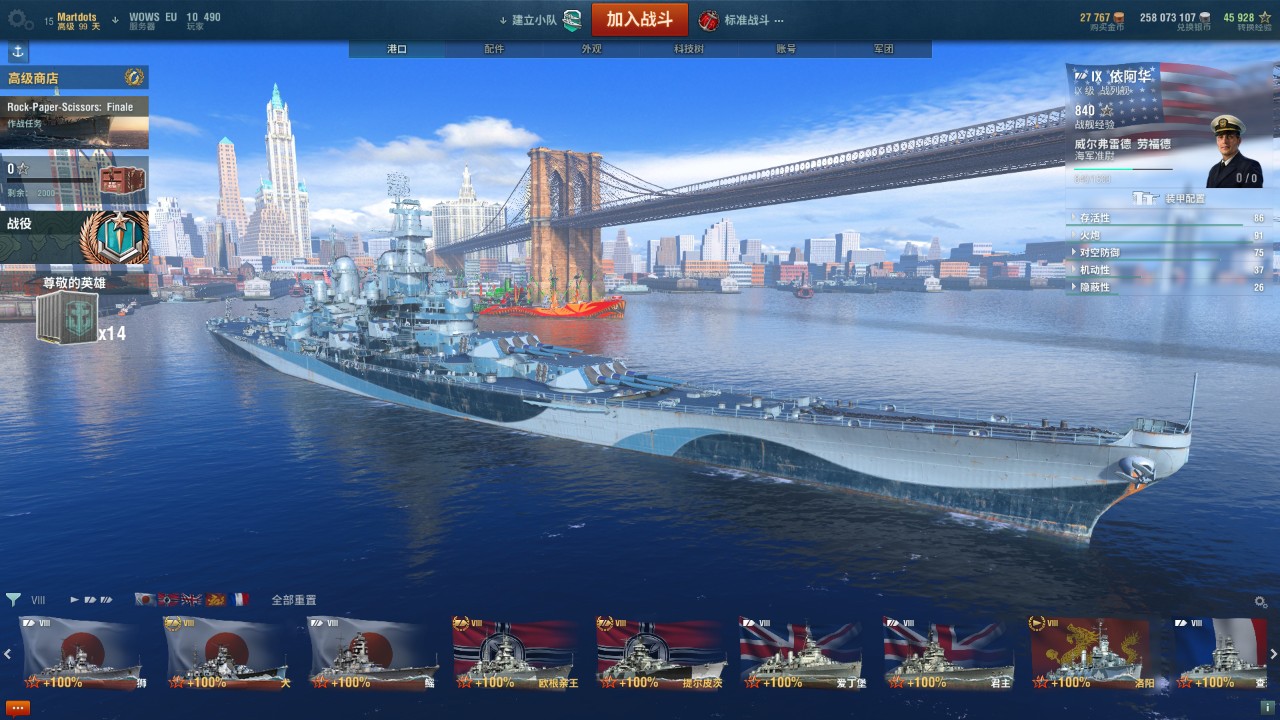Reset ship filters with 全部重置
The image size is (1280, 720).
(x=294, y=600)
